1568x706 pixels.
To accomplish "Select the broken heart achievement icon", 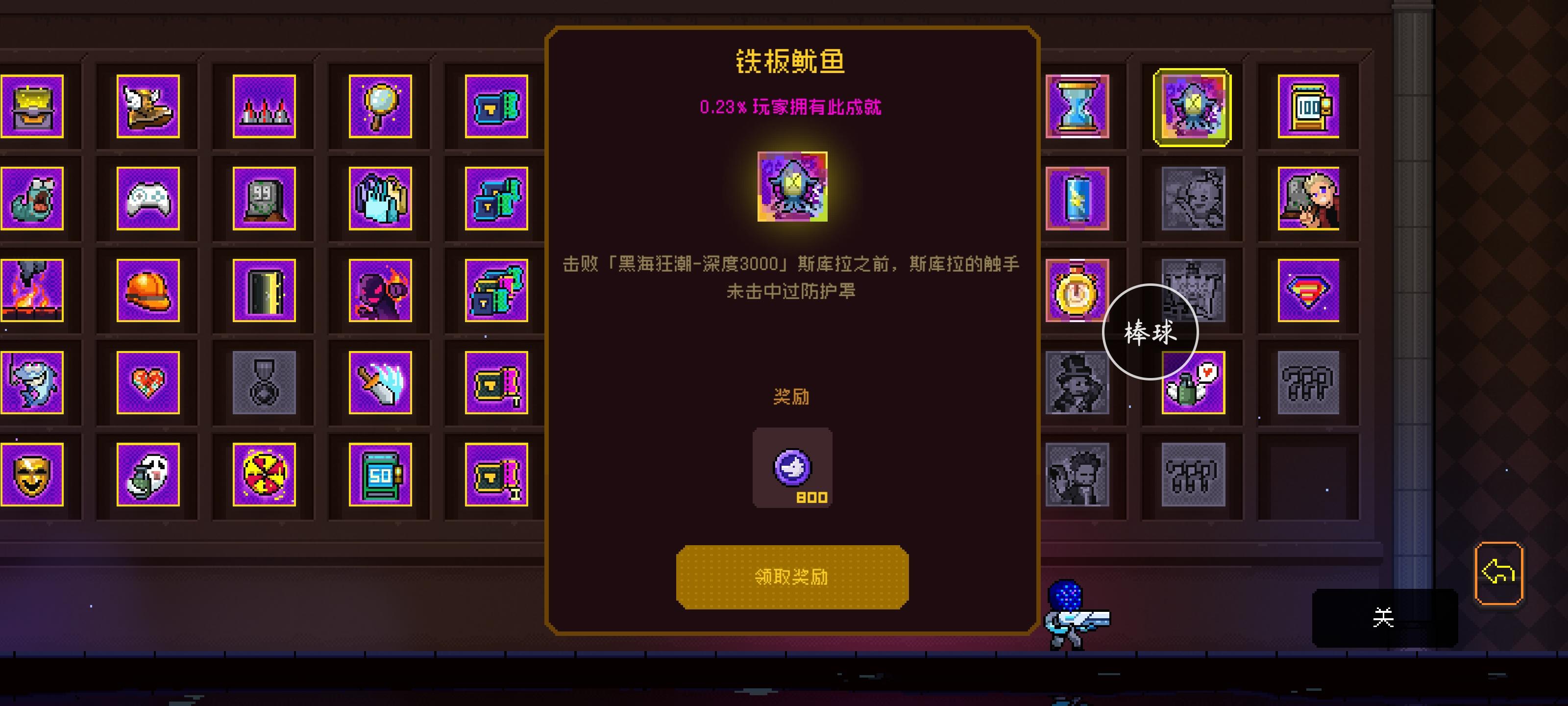I will pyautogui.click(x=148, y=383).
